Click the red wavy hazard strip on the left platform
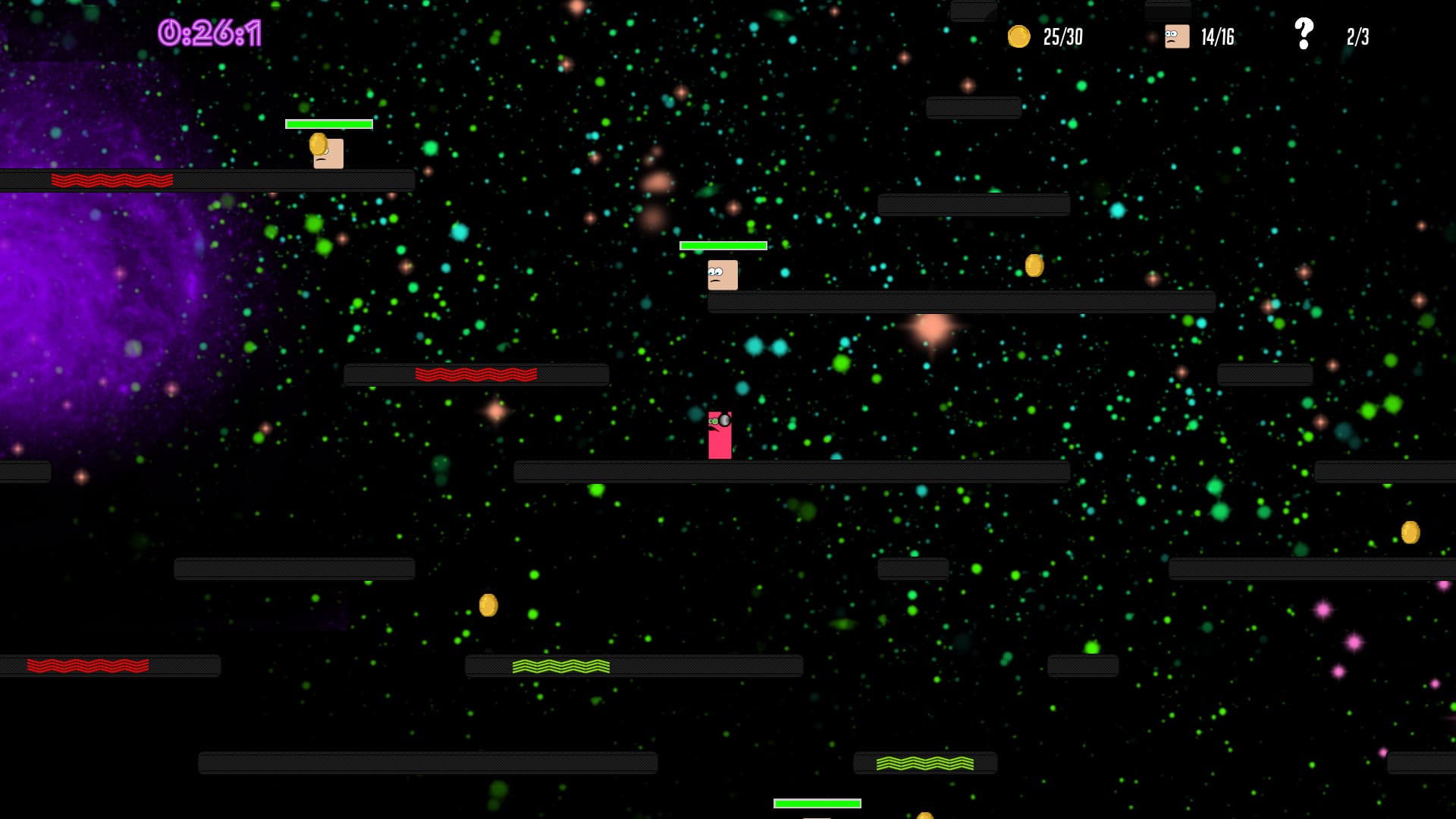 (x=112, y=179)
